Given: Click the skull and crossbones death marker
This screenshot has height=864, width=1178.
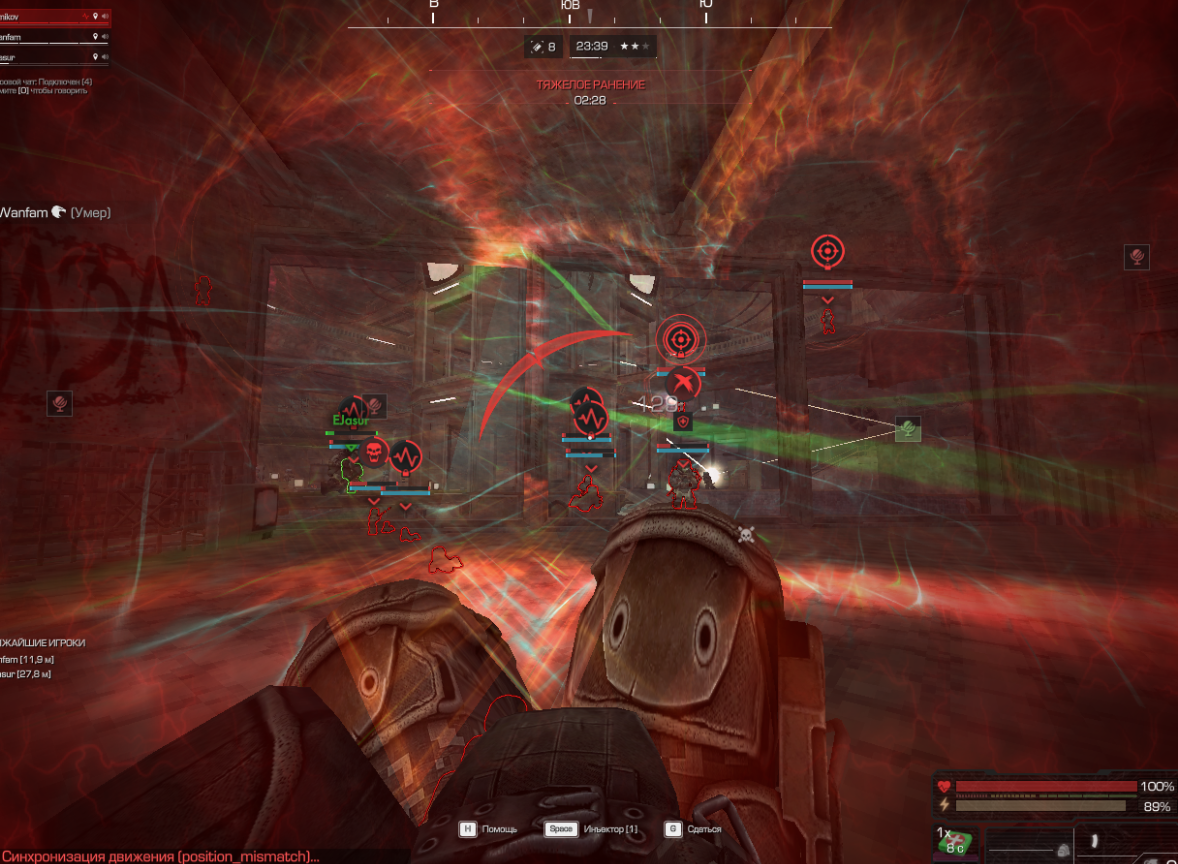Looking at the screenshot, I should click(x=746, y=534).
